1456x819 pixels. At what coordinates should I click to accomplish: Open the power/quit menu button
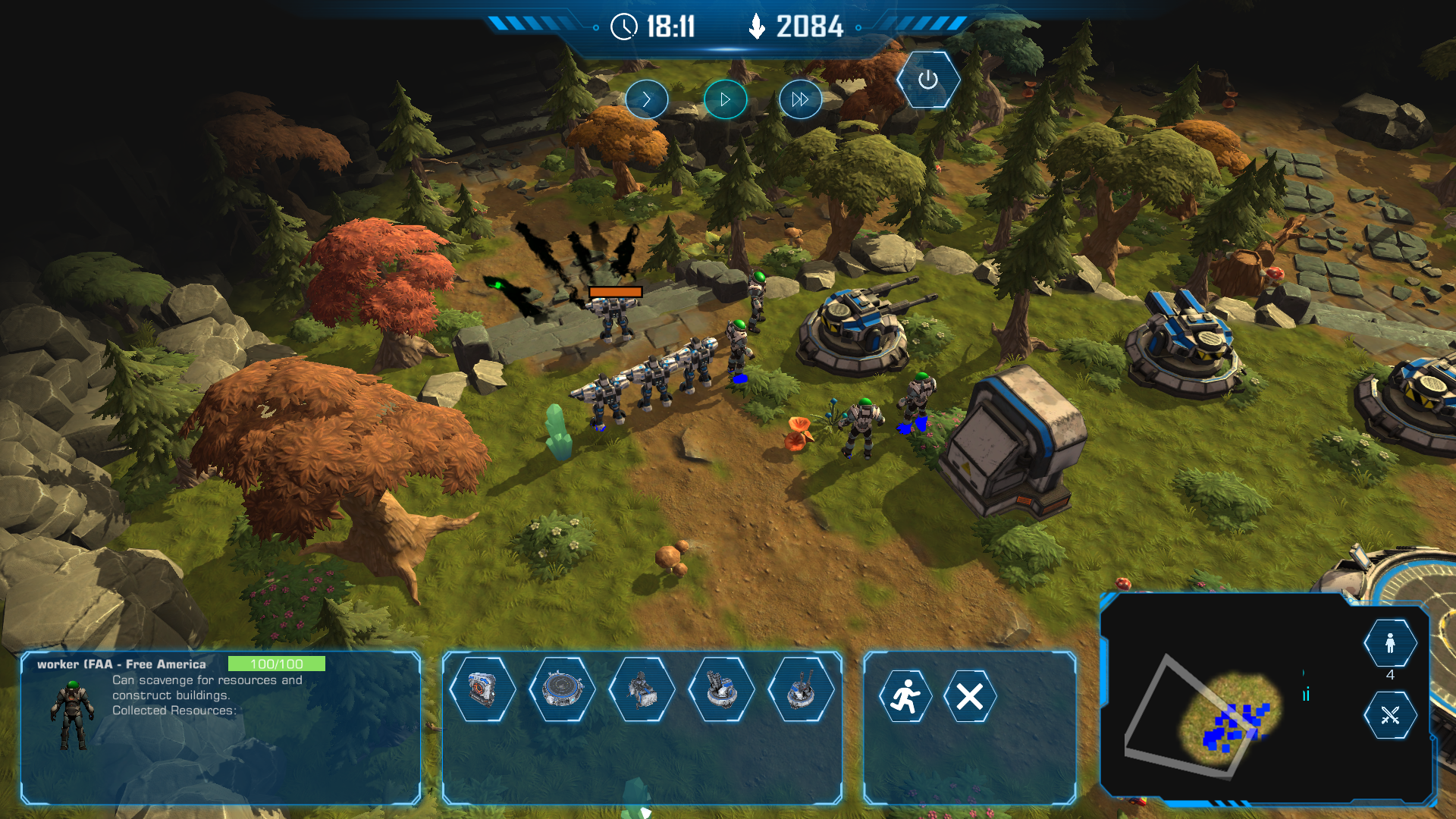[x=927, y=80]
